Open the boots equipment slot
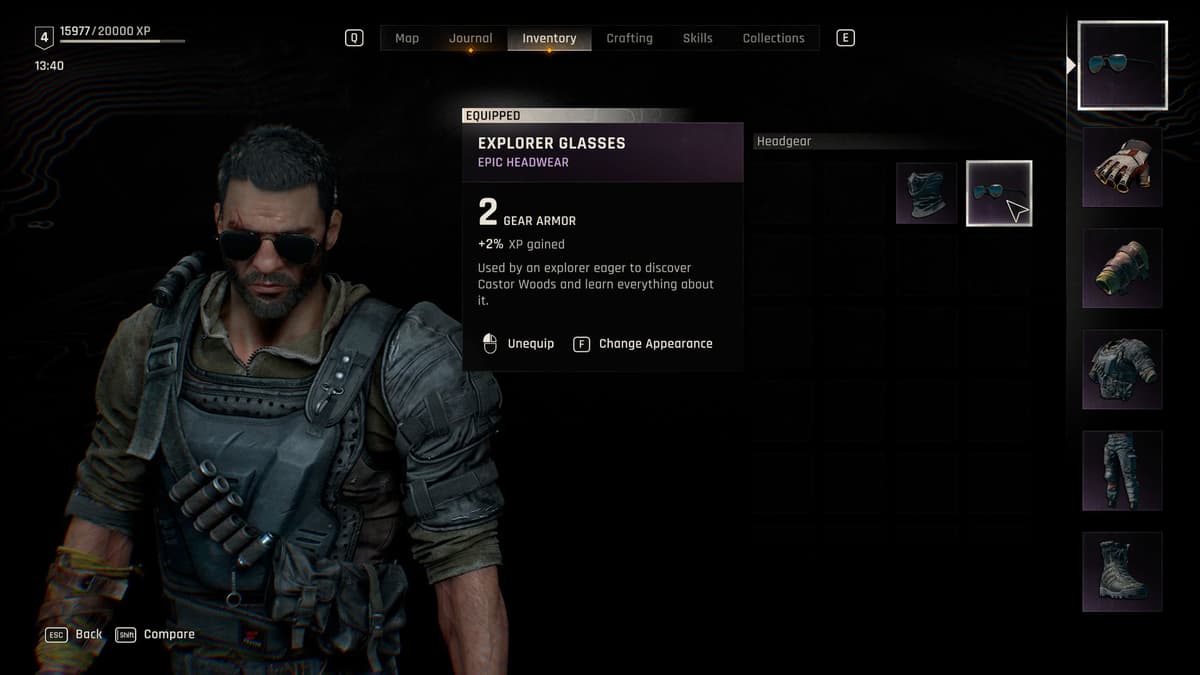 (x=1122, y=571)
